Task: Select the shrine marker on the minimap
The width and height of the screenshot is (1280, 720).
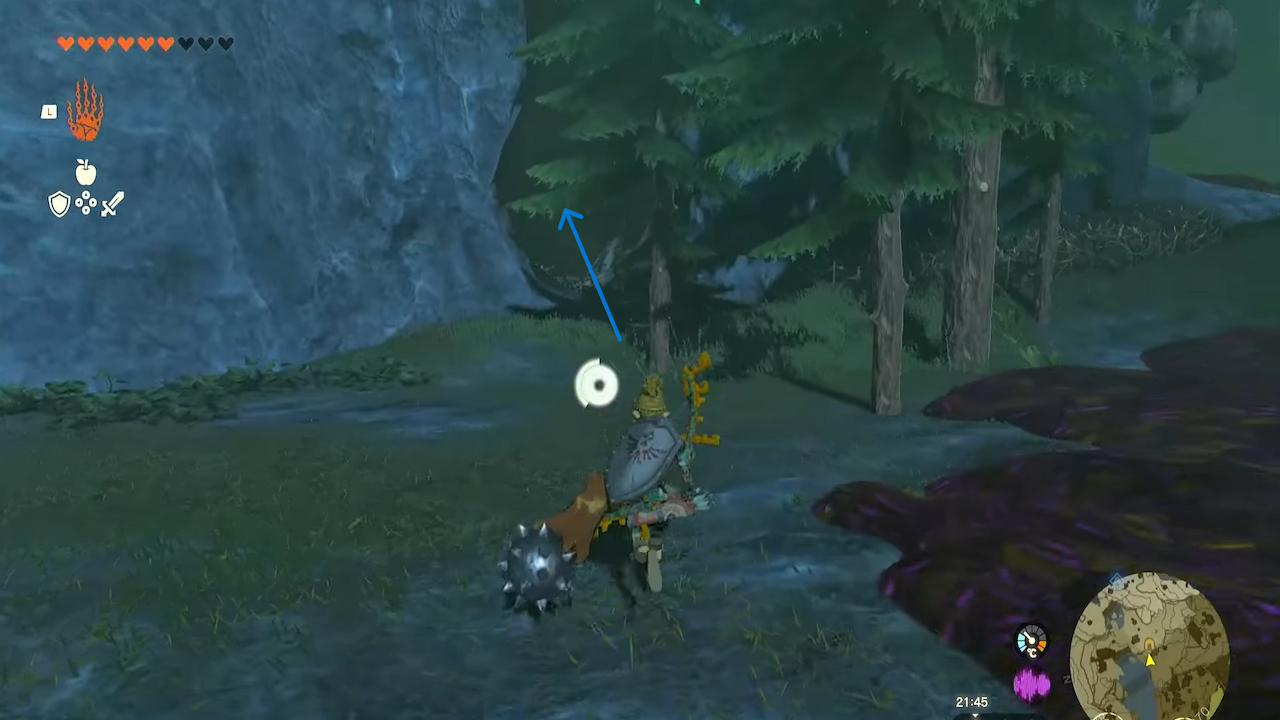Action: [x=1148, y=643]
